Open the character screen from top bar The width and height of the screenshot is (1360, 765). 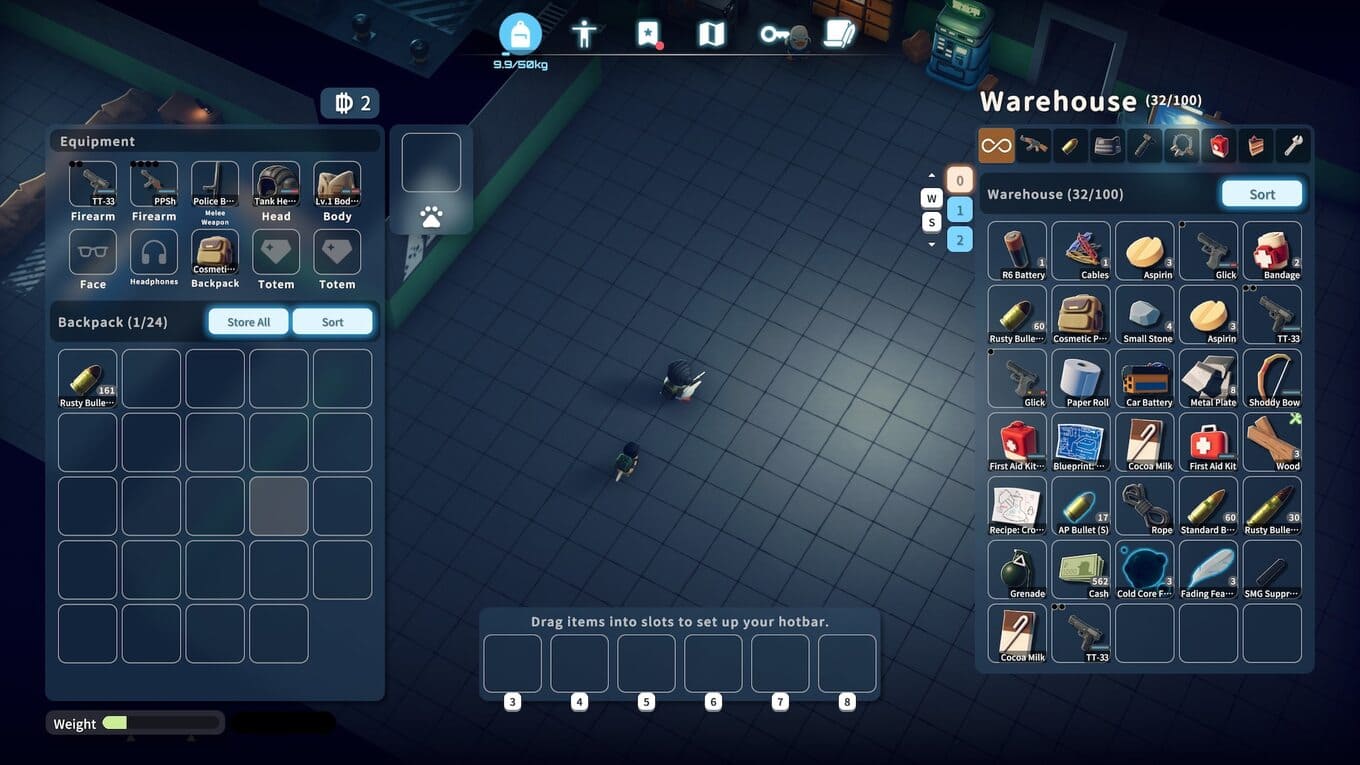[584, 35]
